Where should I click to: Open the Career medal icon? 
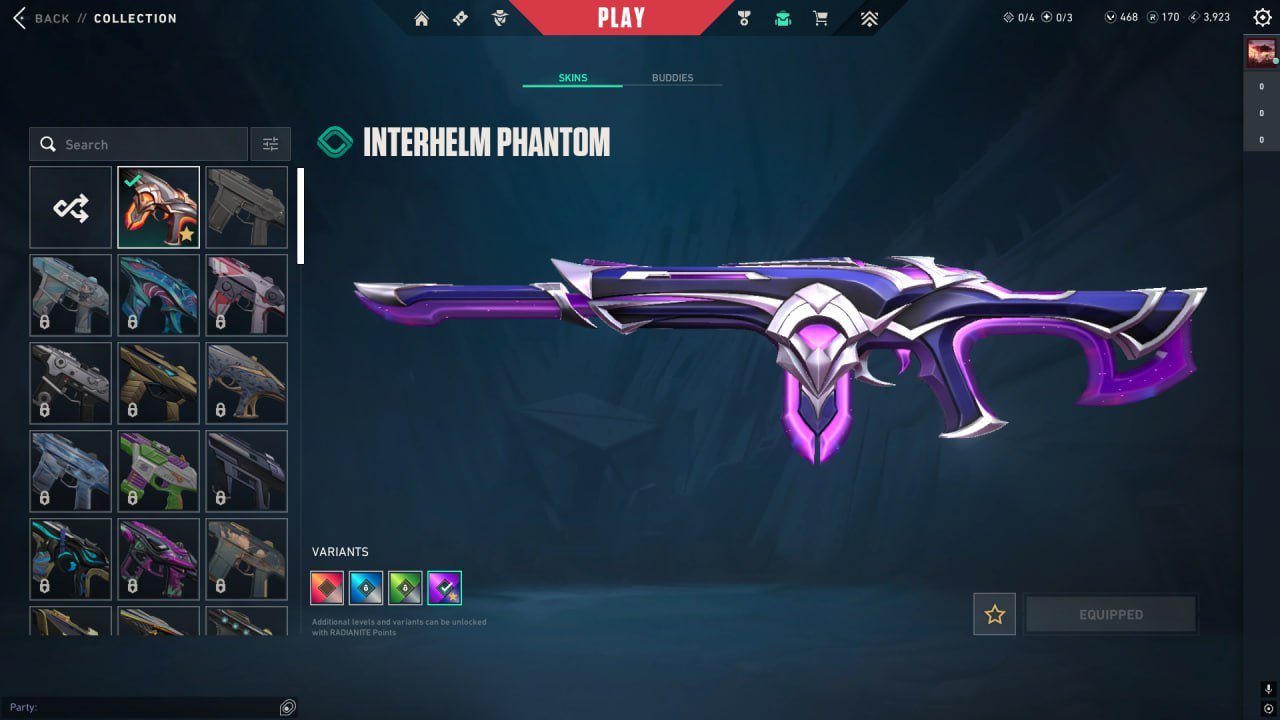742,17
